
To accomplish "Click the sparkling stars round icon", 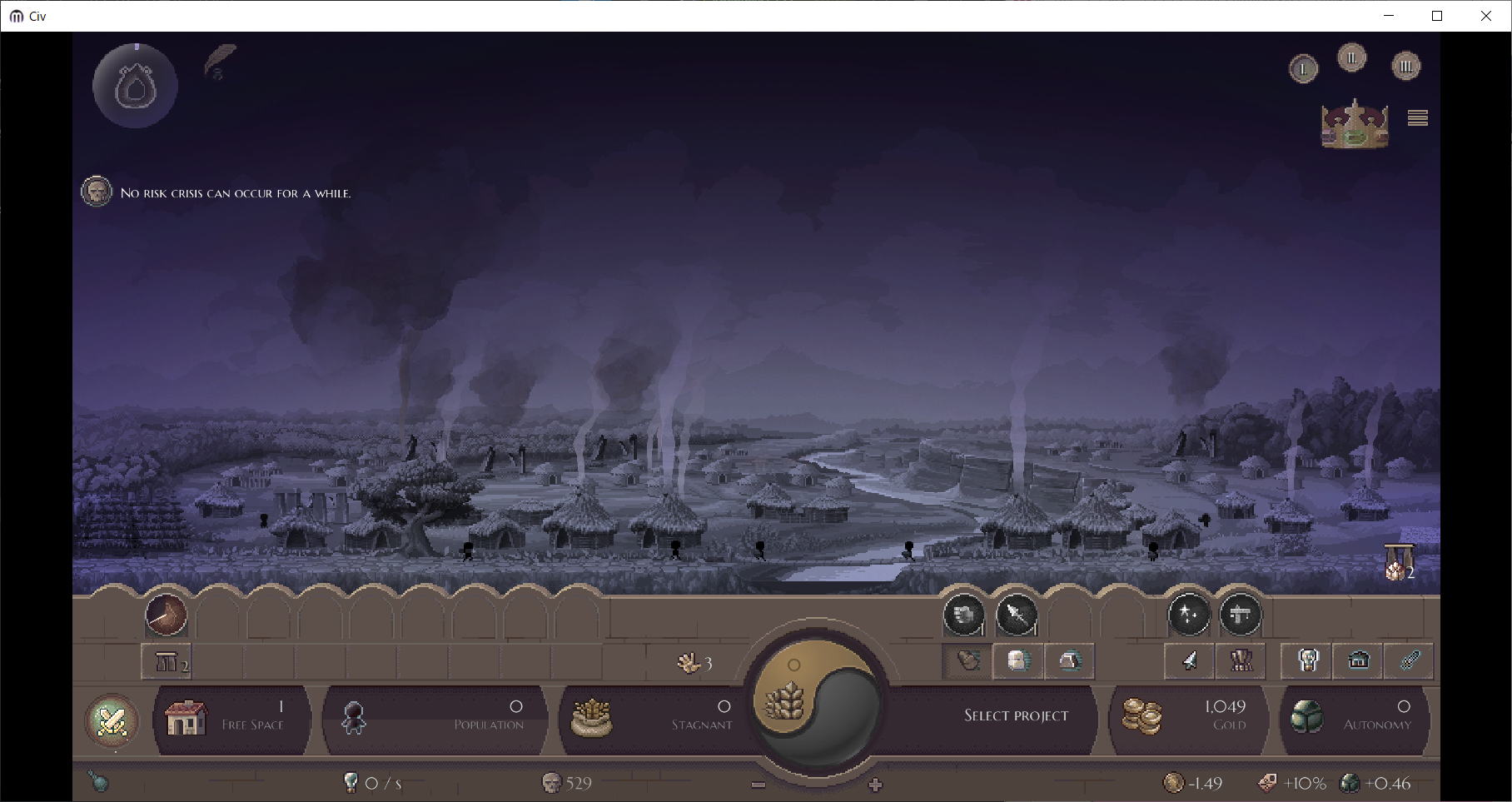I will (x=1189, y=615).
